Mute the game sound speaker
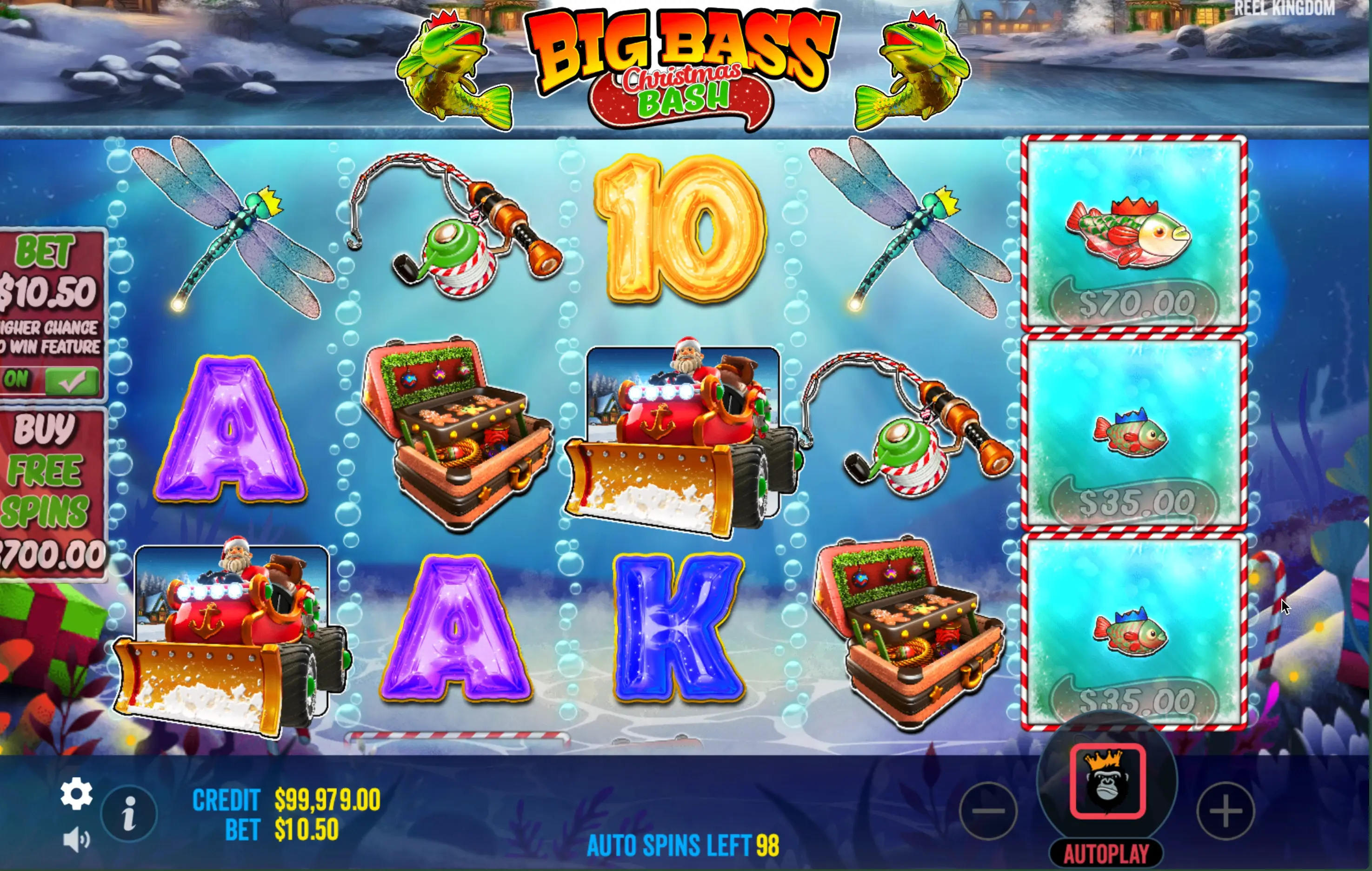The image size is (1372, 871). tap(76, 840)
